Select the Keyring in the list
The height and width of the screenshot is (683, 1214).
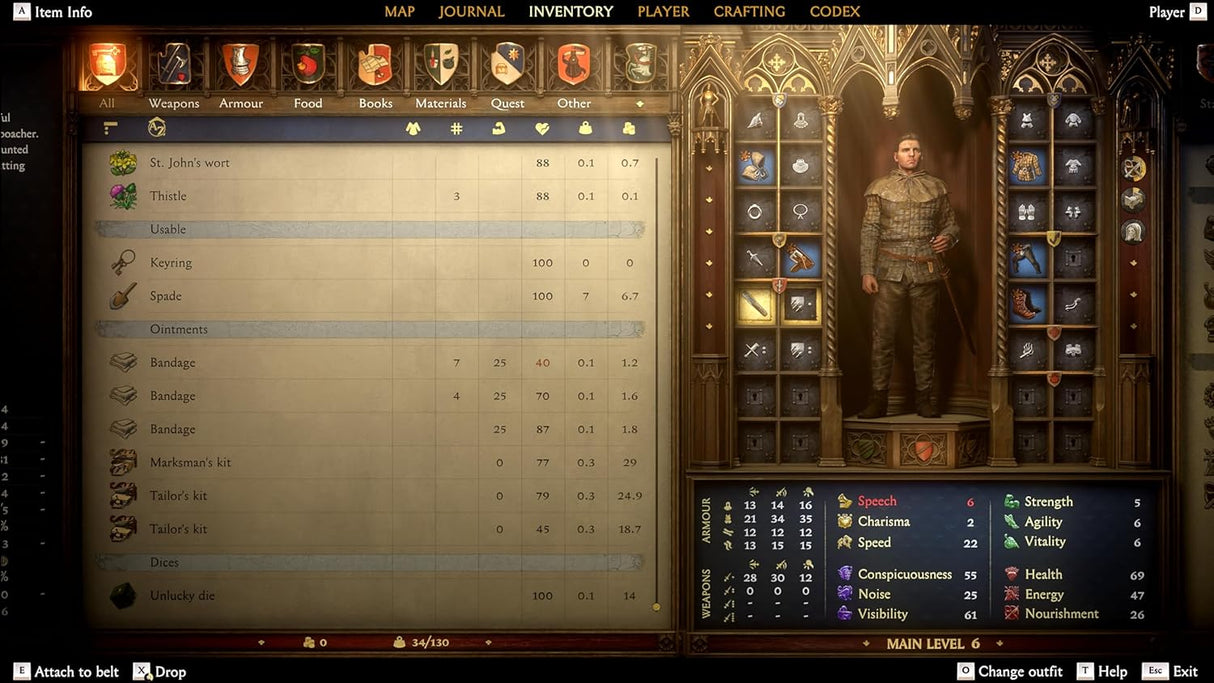171,263
